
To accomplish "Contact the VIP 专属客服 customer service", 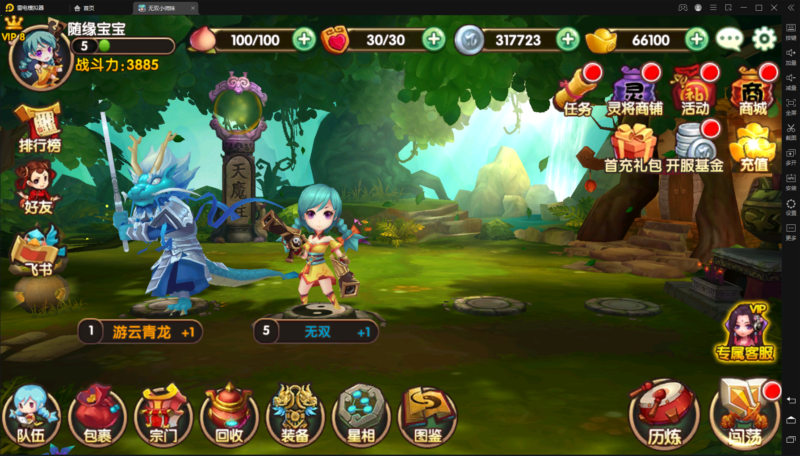I will tap(745, 331).
